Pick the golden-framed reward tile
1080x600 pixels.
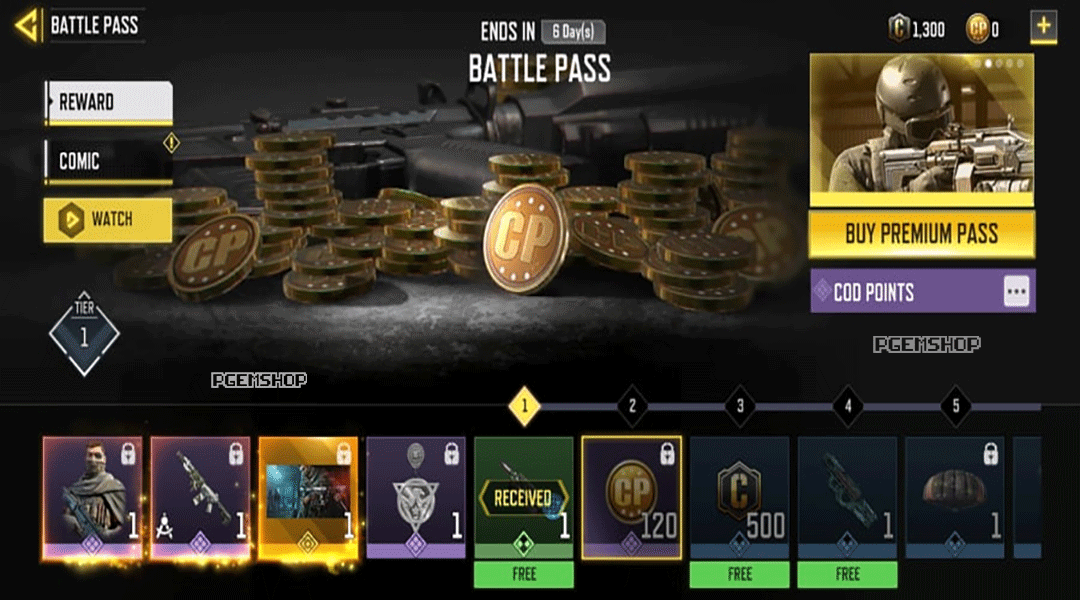click(308, 497)
